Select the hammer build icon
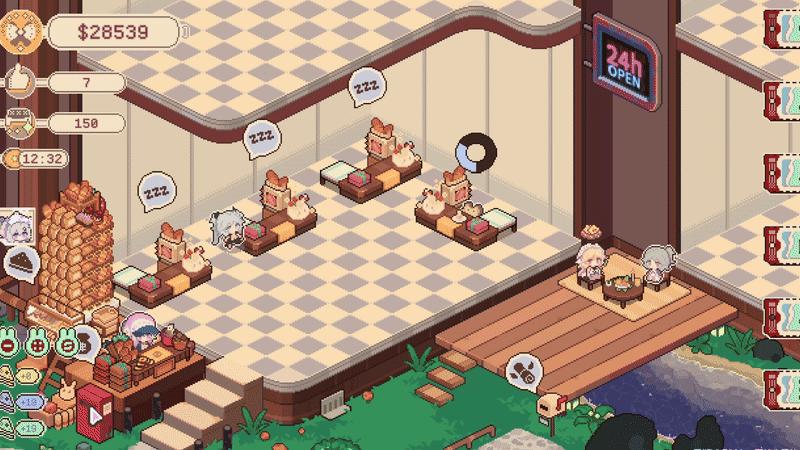The width and height of the screenshot is (800, 450). 18,124
